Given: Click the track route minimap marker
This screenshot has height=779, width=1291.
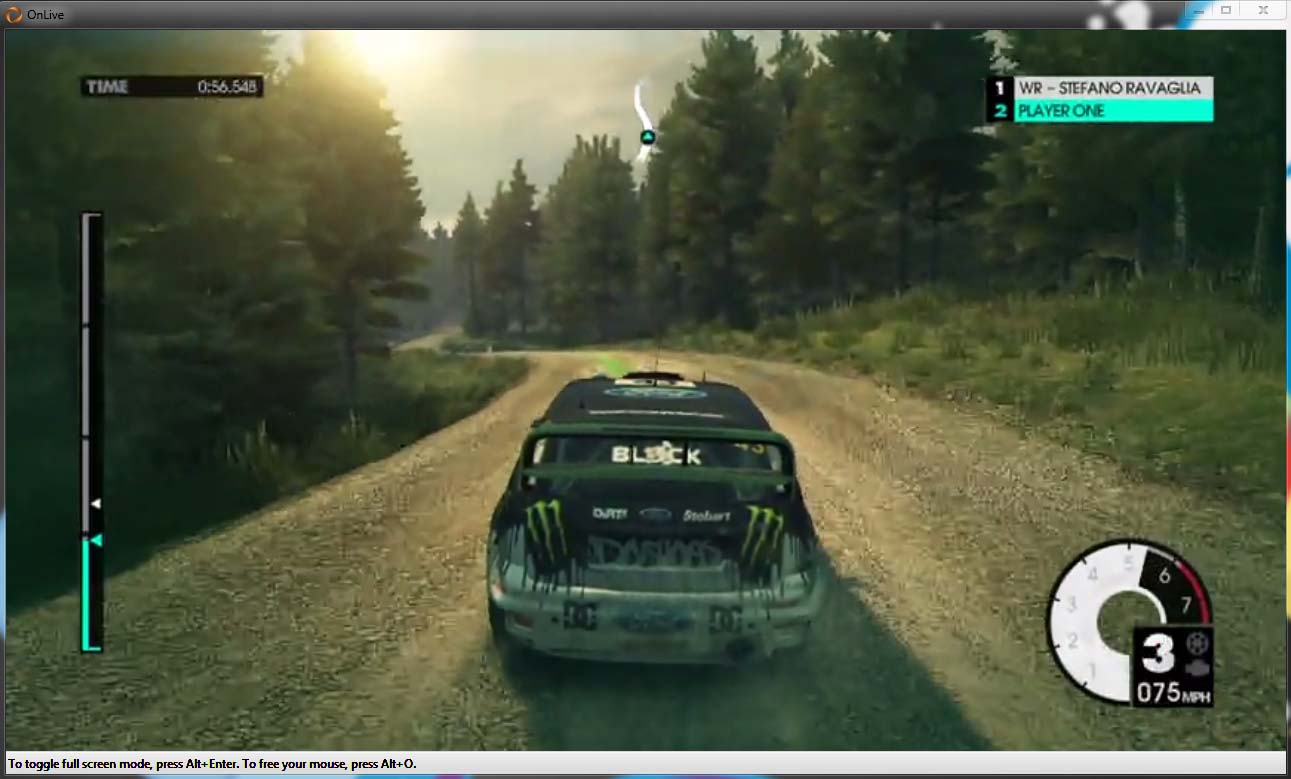Looking at the screenshot, I should coord(647,137).
